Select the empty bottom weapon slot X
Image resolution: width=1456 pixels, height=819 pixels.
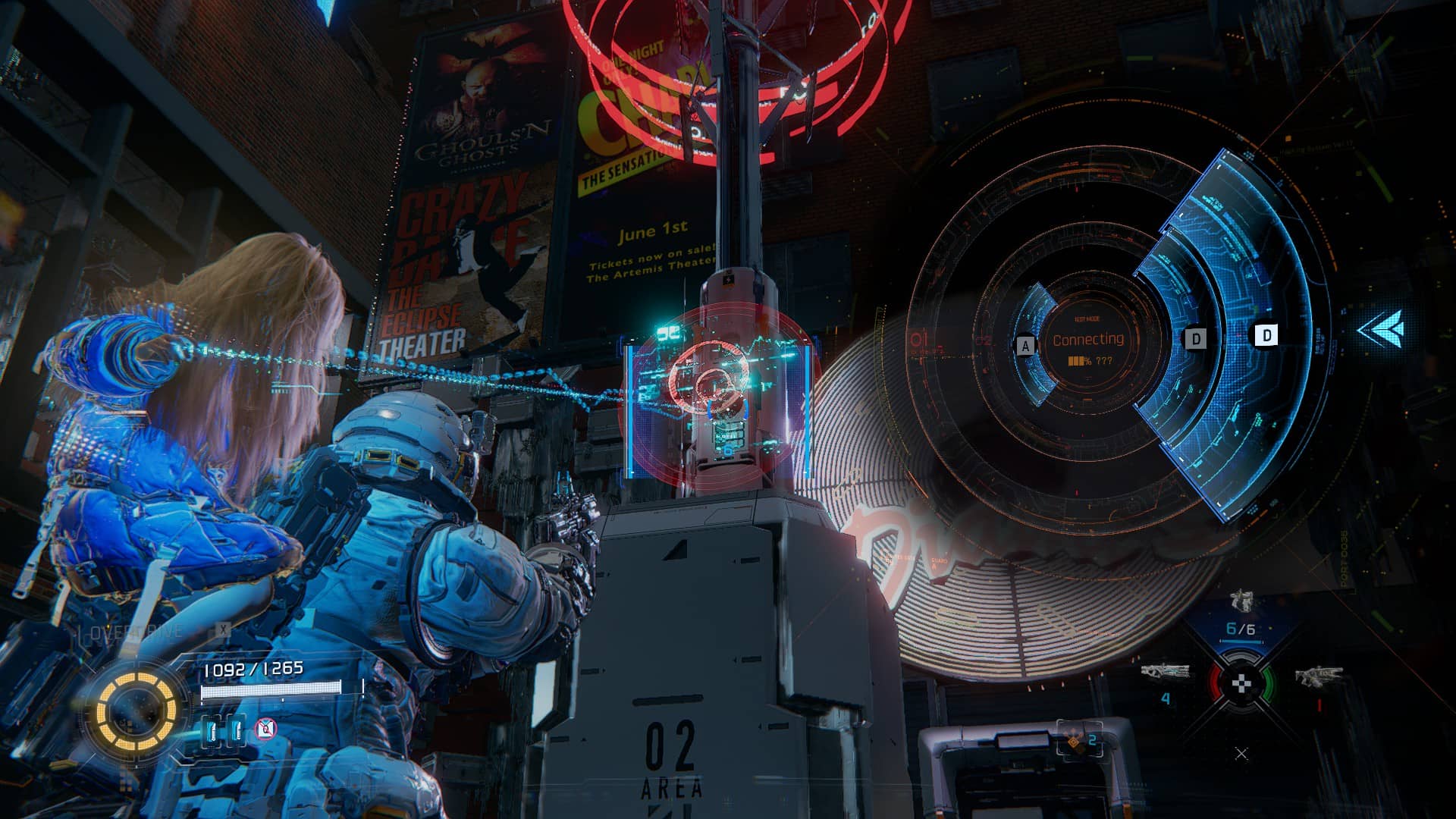(x=1241, y=753)
